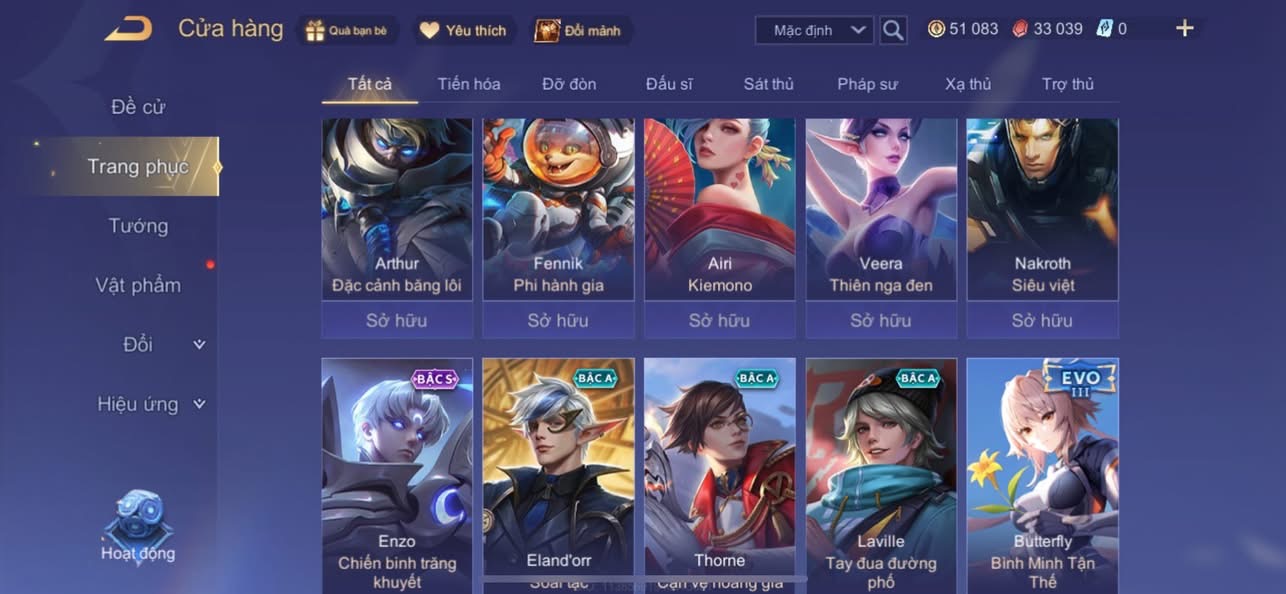Open the Quà bạn bè gift option

click(x=347, y=30)
